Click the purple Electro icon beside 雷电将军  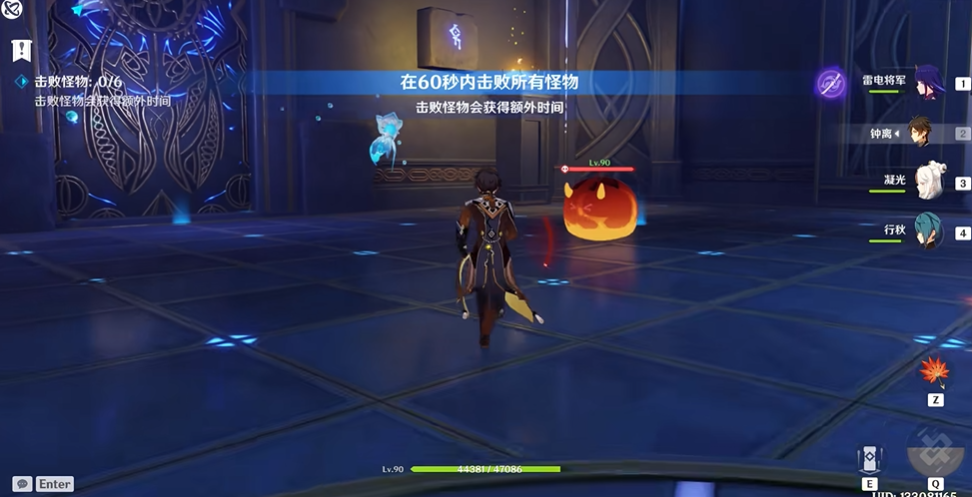tap(830, 84)
